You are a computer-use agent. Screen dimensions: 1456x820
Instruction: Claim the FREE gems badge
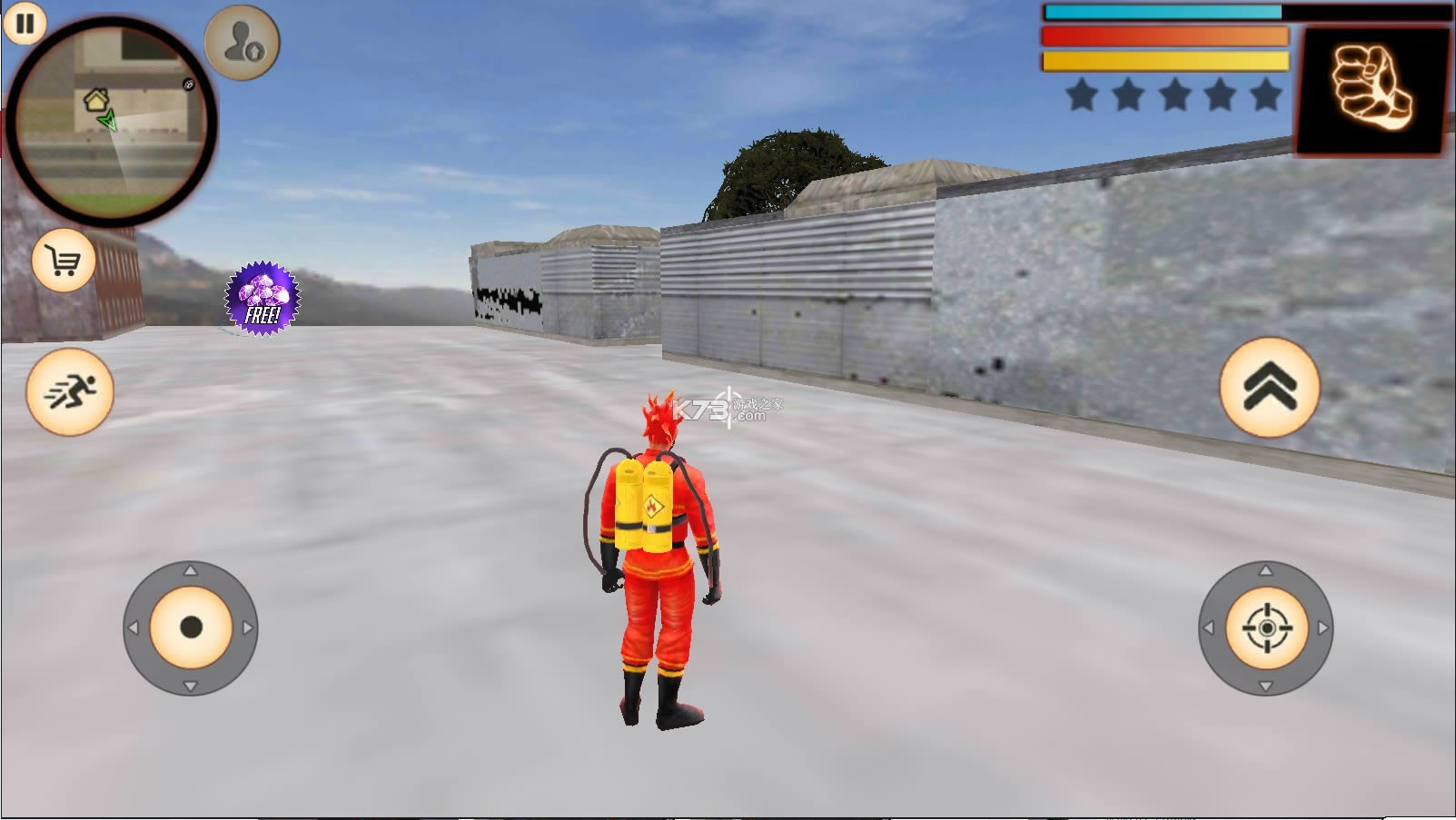(x=258, y=300)
